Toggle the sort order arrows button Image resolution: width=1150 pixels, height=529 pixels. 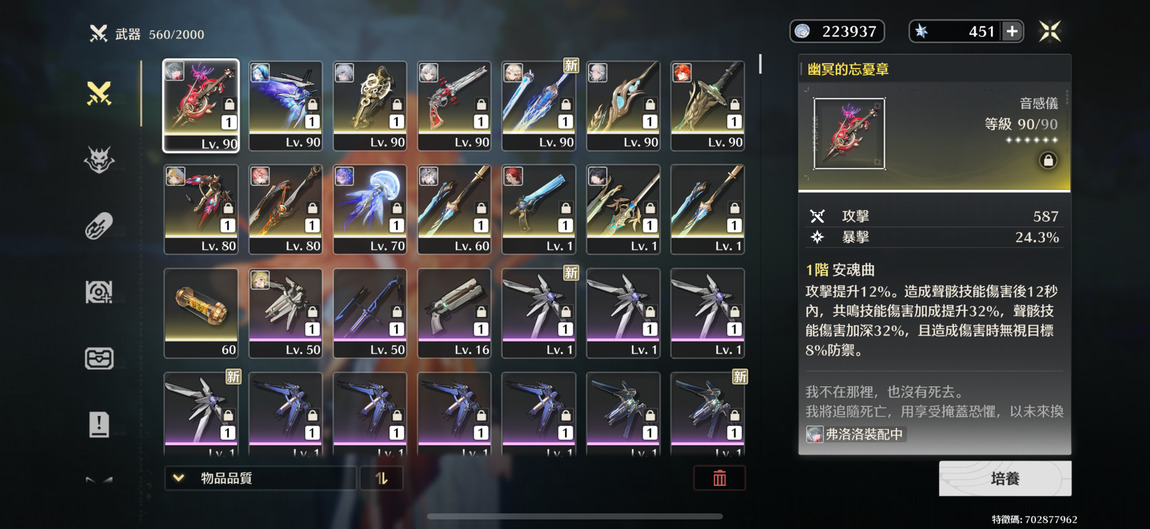pyautogui.click(x=381, y=478)
